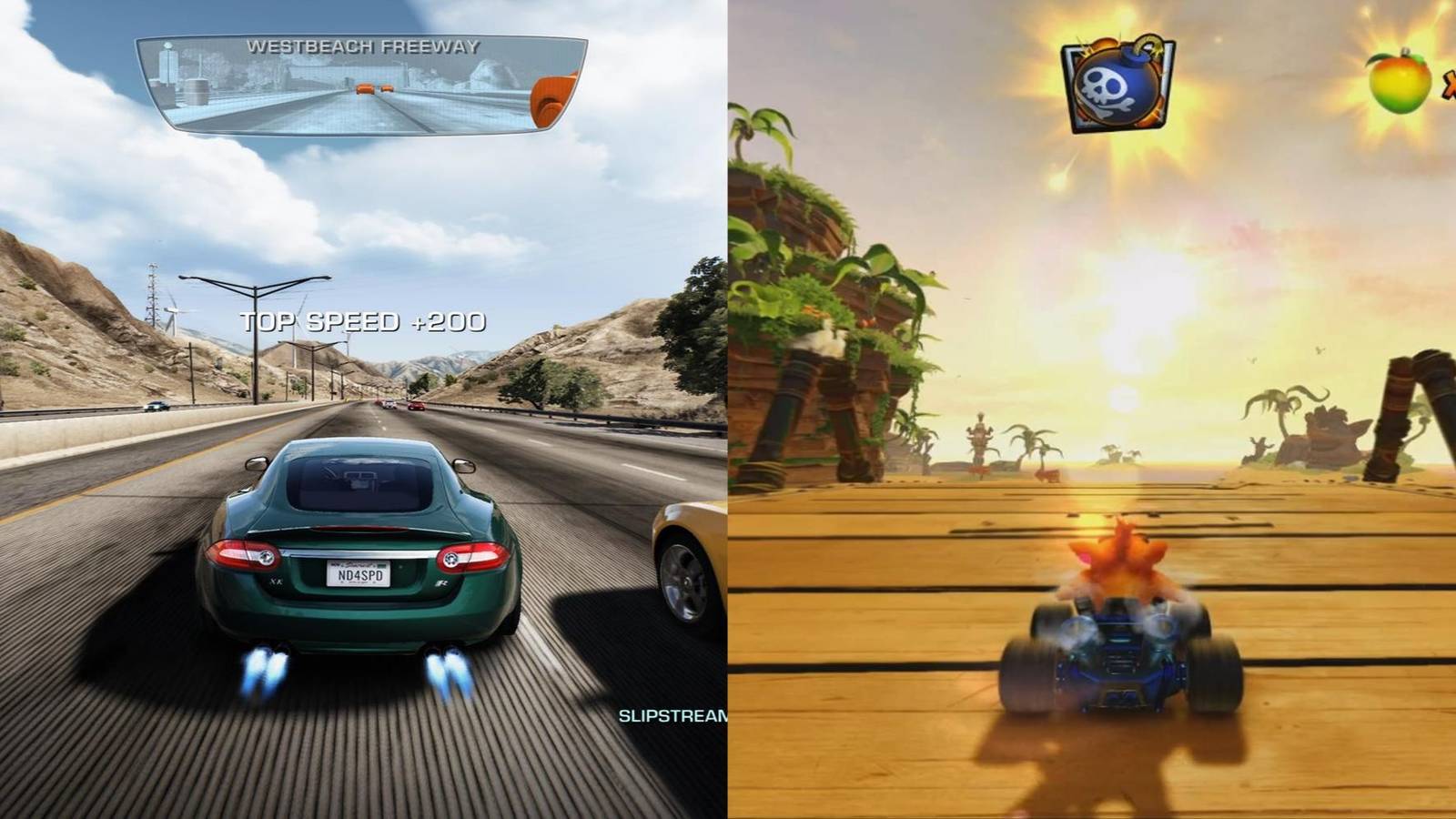Click the green Jaguar's rear windshield
Viewport: 1456px width, 819px height.
click(x=358, y=482)
